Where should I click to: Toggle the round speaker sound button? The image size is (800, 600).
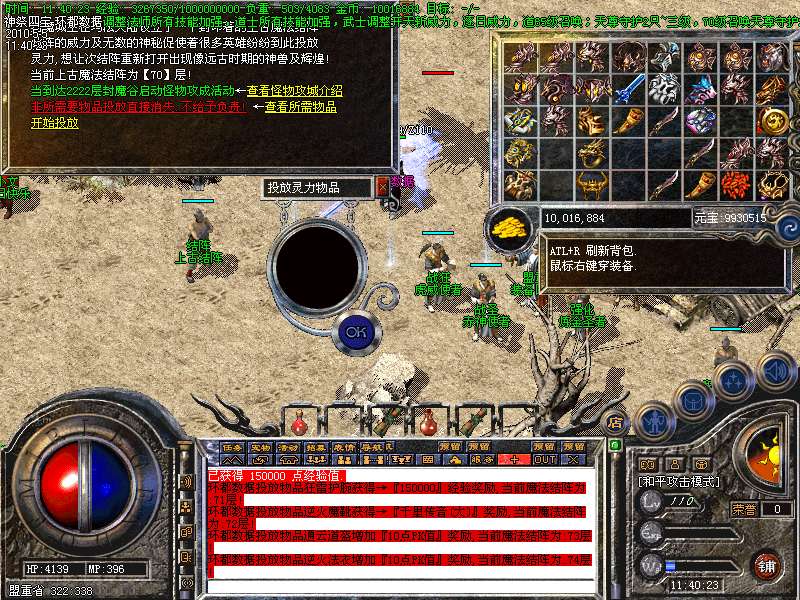click(x=777, y=372)
